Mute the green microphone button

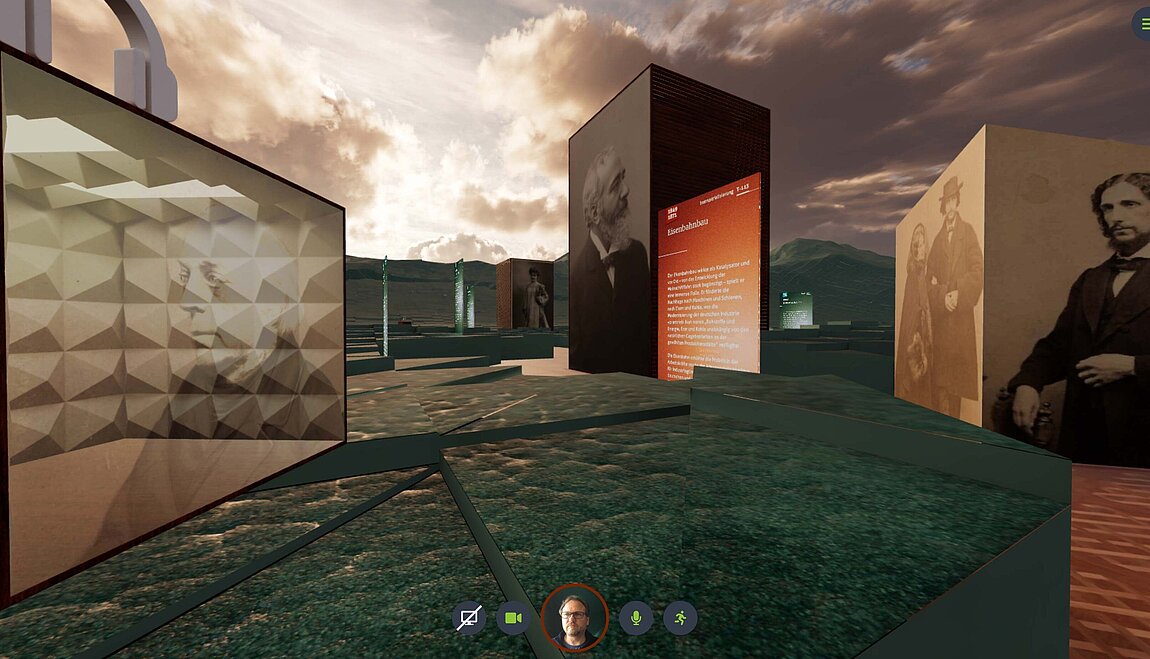635,618
